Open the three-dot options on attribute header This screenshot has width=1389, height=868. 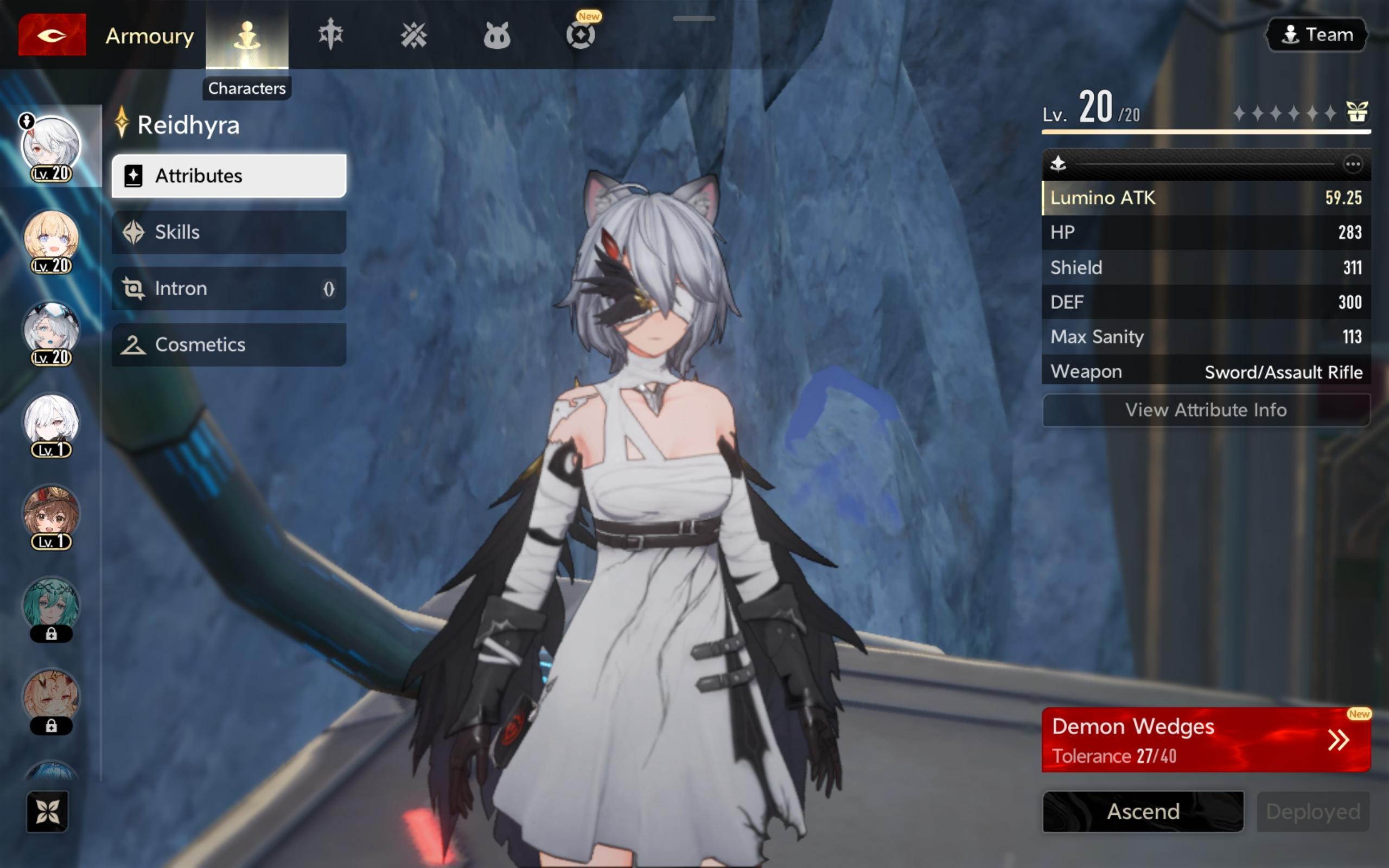1352,165
